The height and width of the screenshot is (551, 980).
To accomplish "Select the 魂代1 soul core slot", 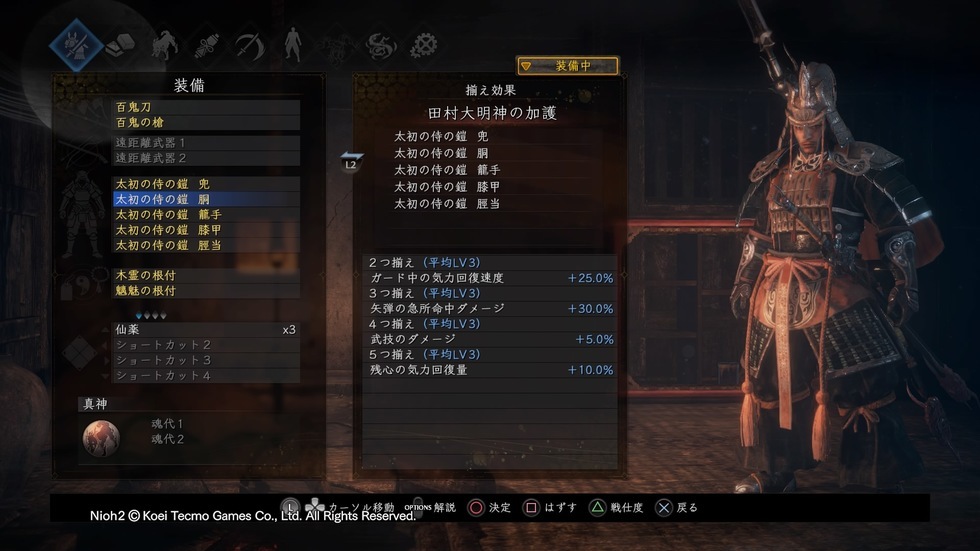I will tap(168, 424).
